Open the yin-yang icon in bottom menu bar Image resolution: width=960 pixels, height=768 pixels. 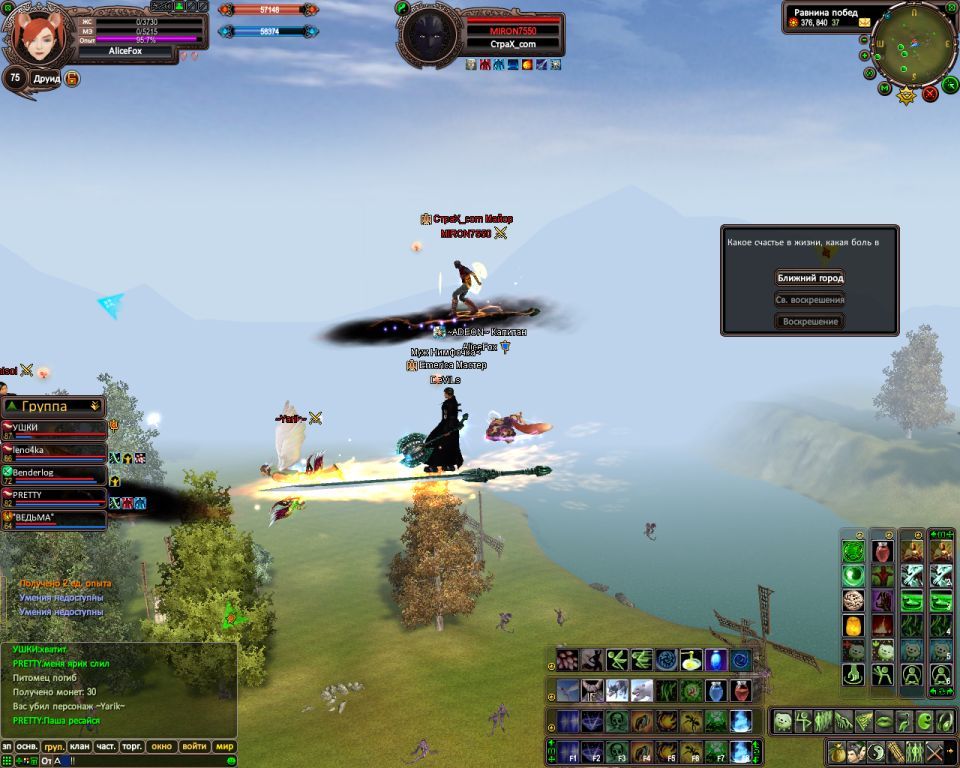(876, 752)
